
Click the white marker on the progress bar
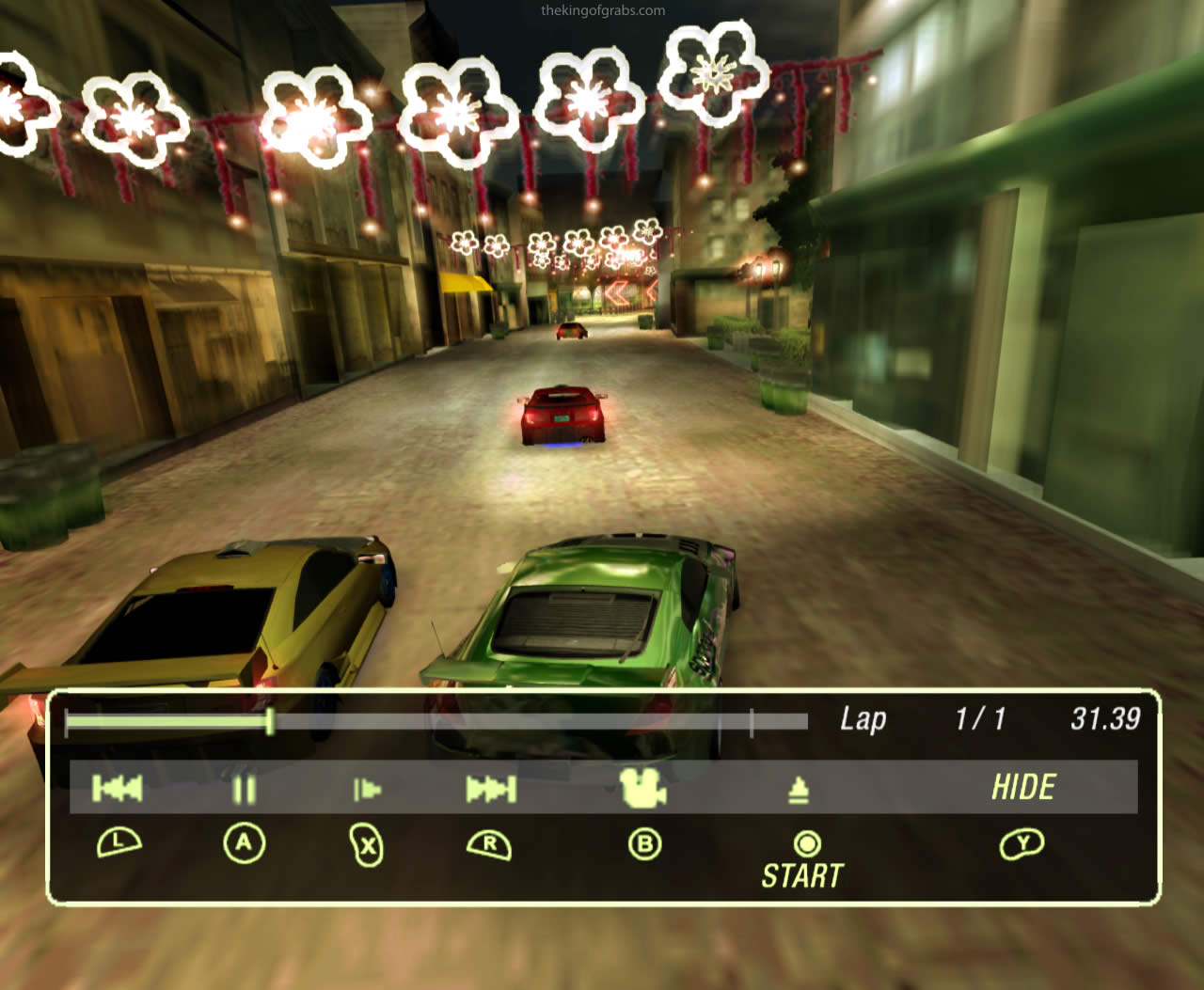753,720
